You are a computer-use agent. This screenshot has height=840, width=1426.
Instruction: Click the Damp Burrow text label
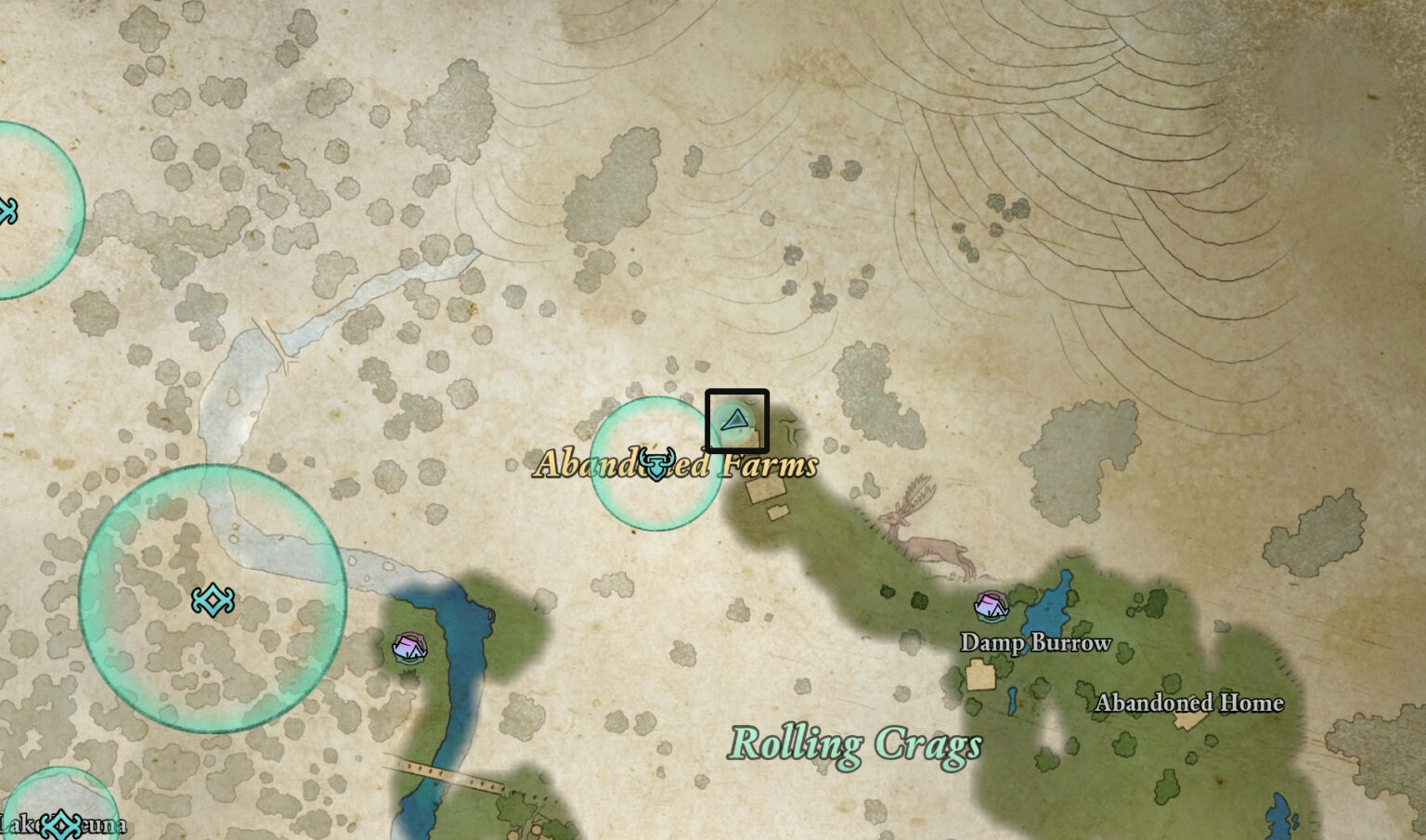[1035, 642]
